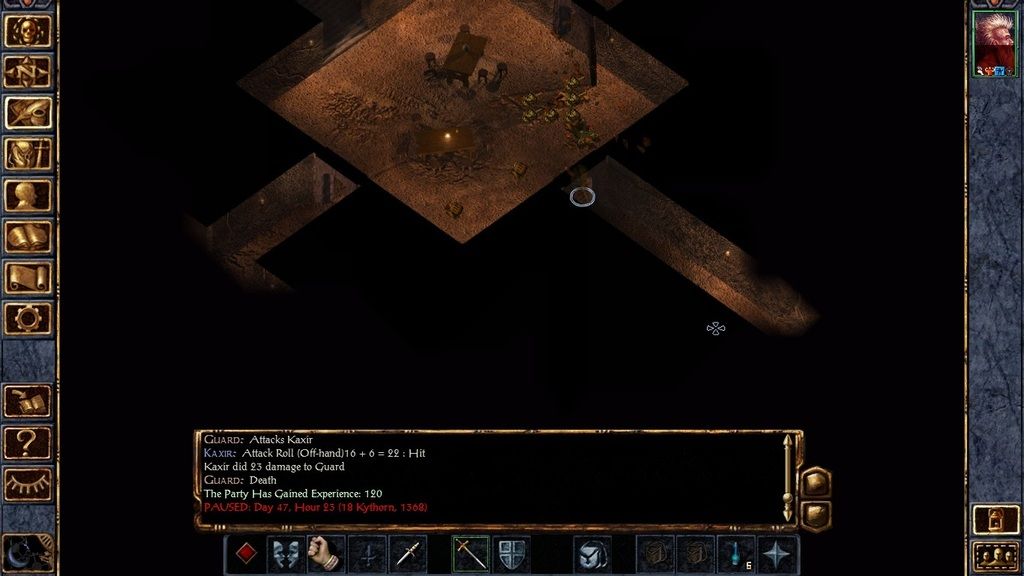This screenshot has height=576, width=1024.
Task: Open the inventory screen
Action: 28,153
